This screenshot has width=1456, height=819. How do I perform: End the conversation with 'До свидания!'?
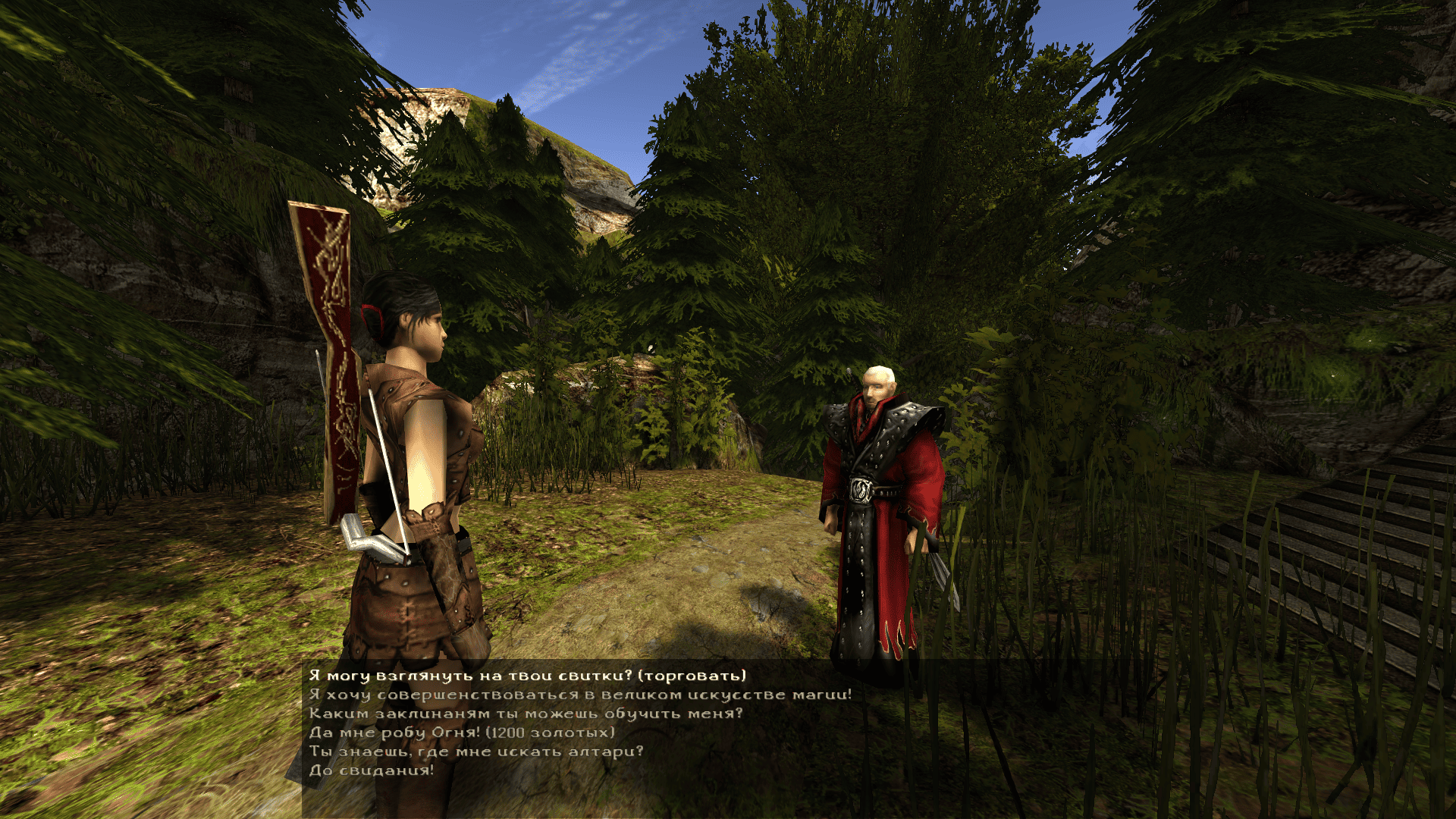(372, 770)
